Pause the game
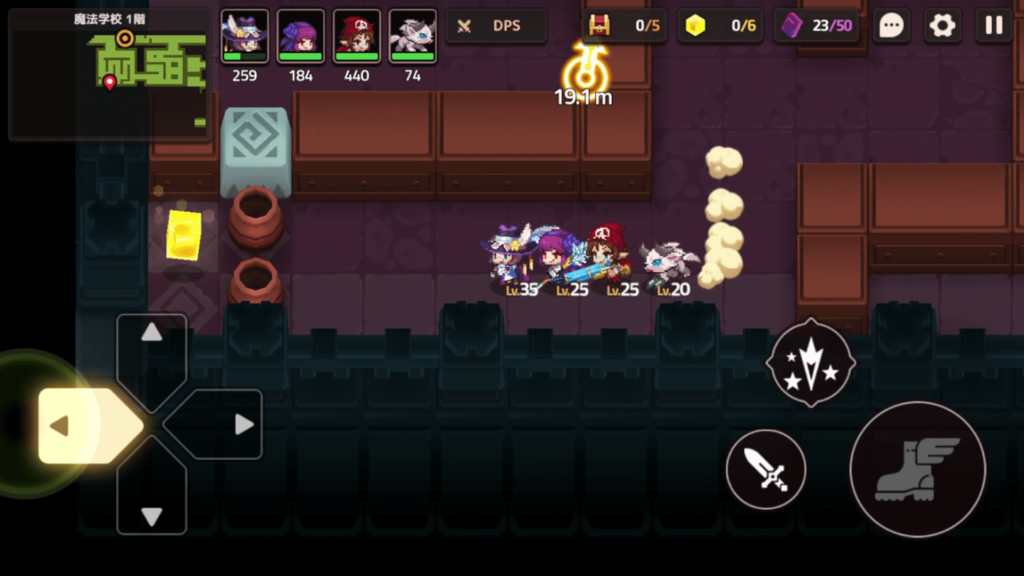The height and width of the screenshot is (576, 1024). (x=994, y=26)
